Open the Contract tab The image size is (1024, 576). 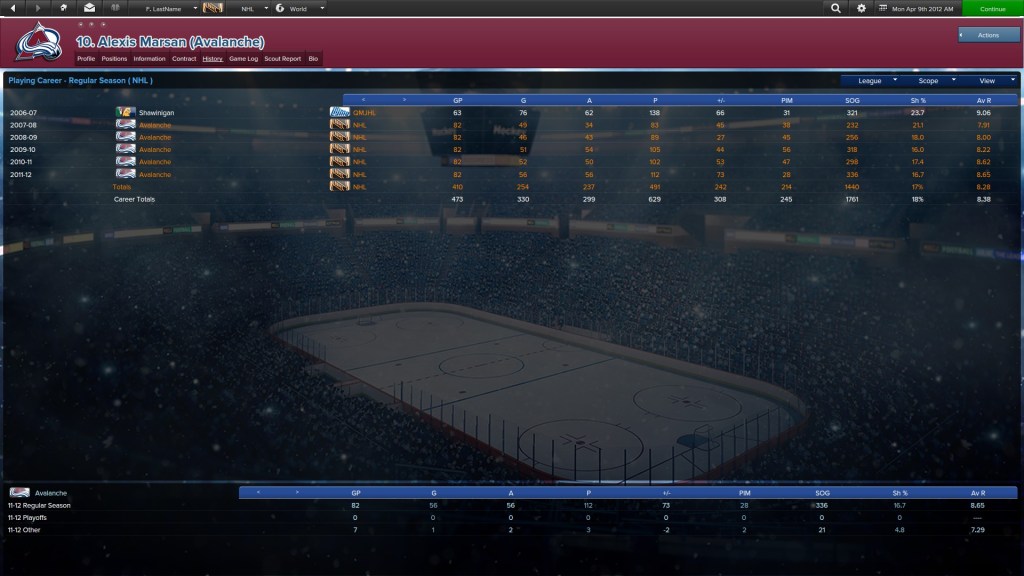tap(184, 59)
